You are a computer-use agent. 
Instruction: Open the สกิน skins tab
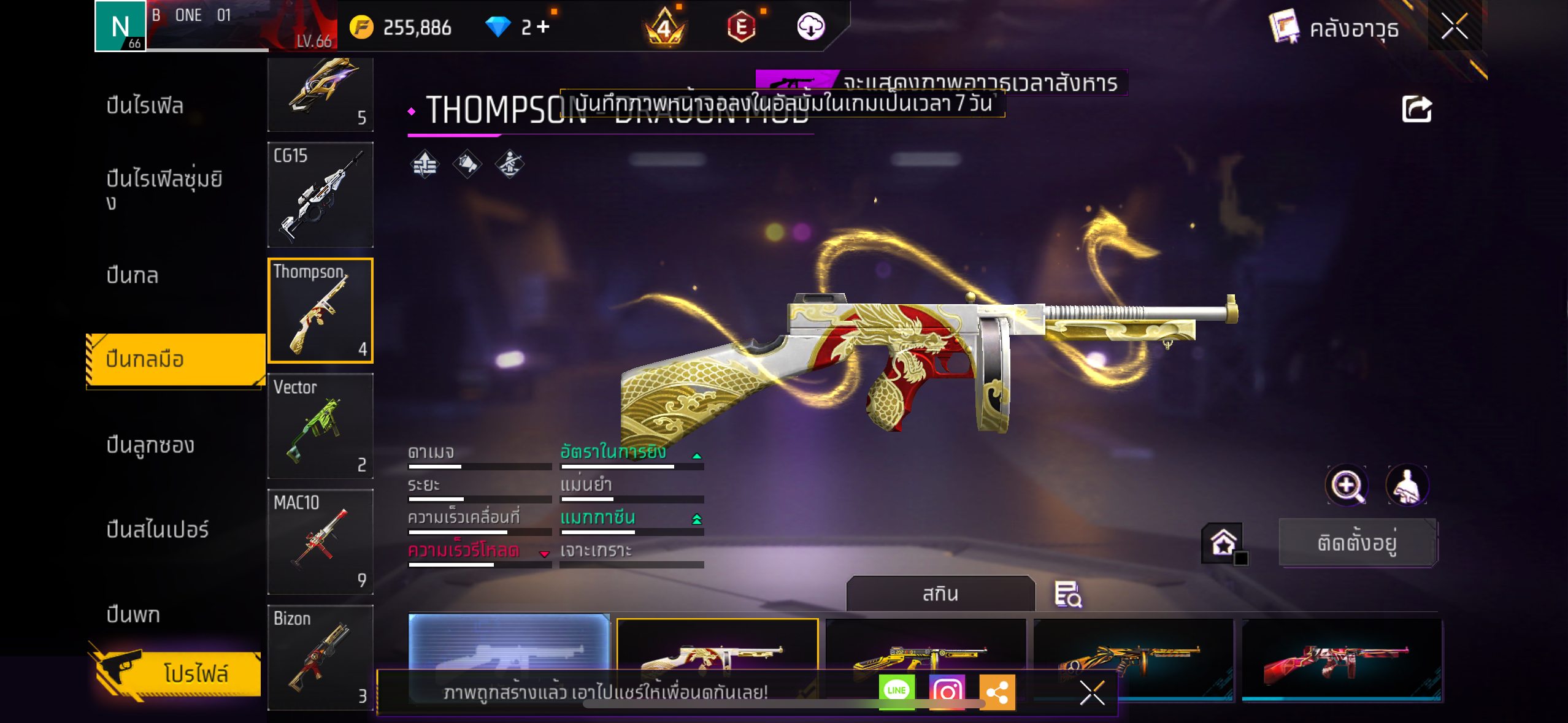pyautogui.click(x=940, y=594)
